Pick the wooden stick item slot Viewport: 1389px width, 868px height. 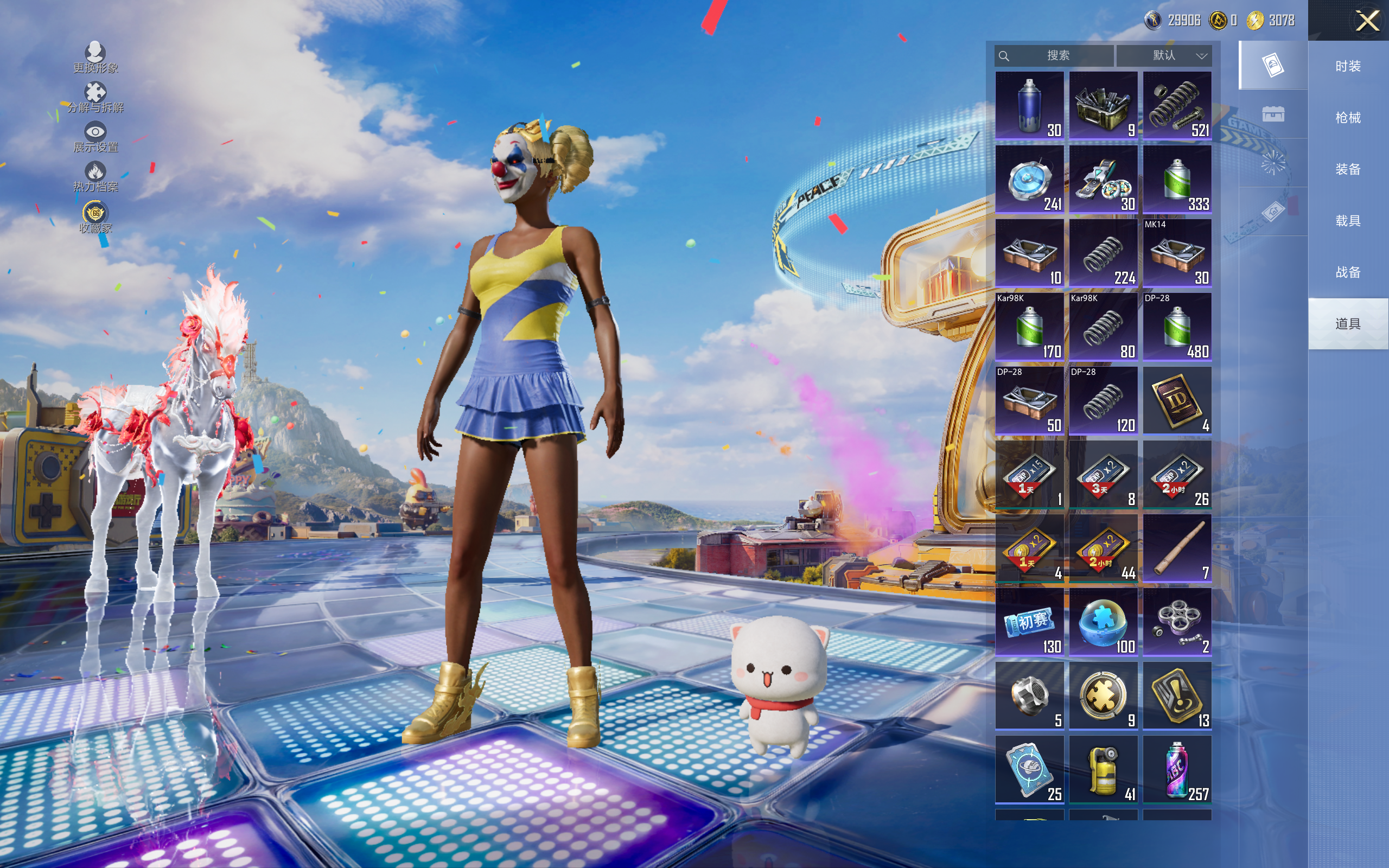(1177, 548)
